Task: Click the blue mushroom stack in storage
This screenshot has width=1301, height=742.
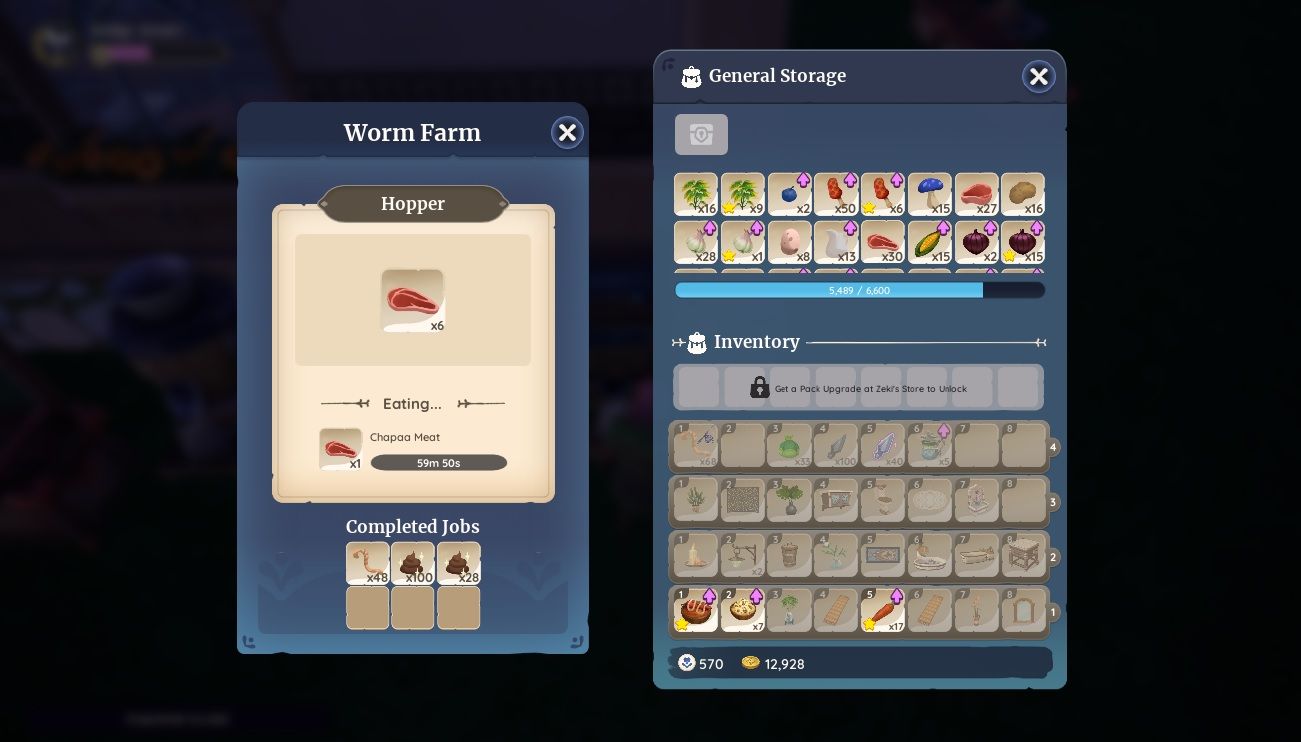Action: [x=929, y=194]
